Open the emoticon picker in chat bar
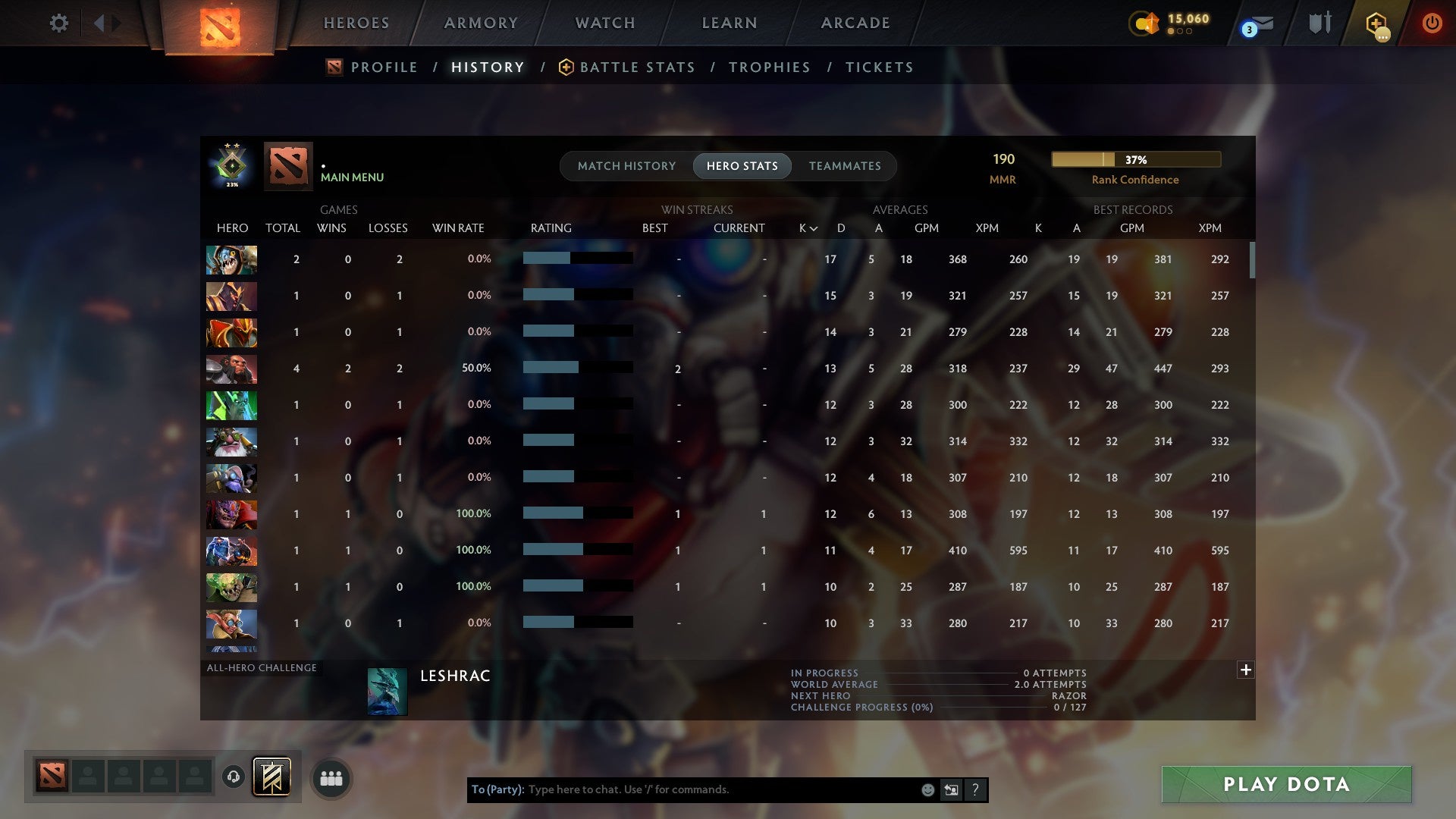 click(x=927, y=789)
